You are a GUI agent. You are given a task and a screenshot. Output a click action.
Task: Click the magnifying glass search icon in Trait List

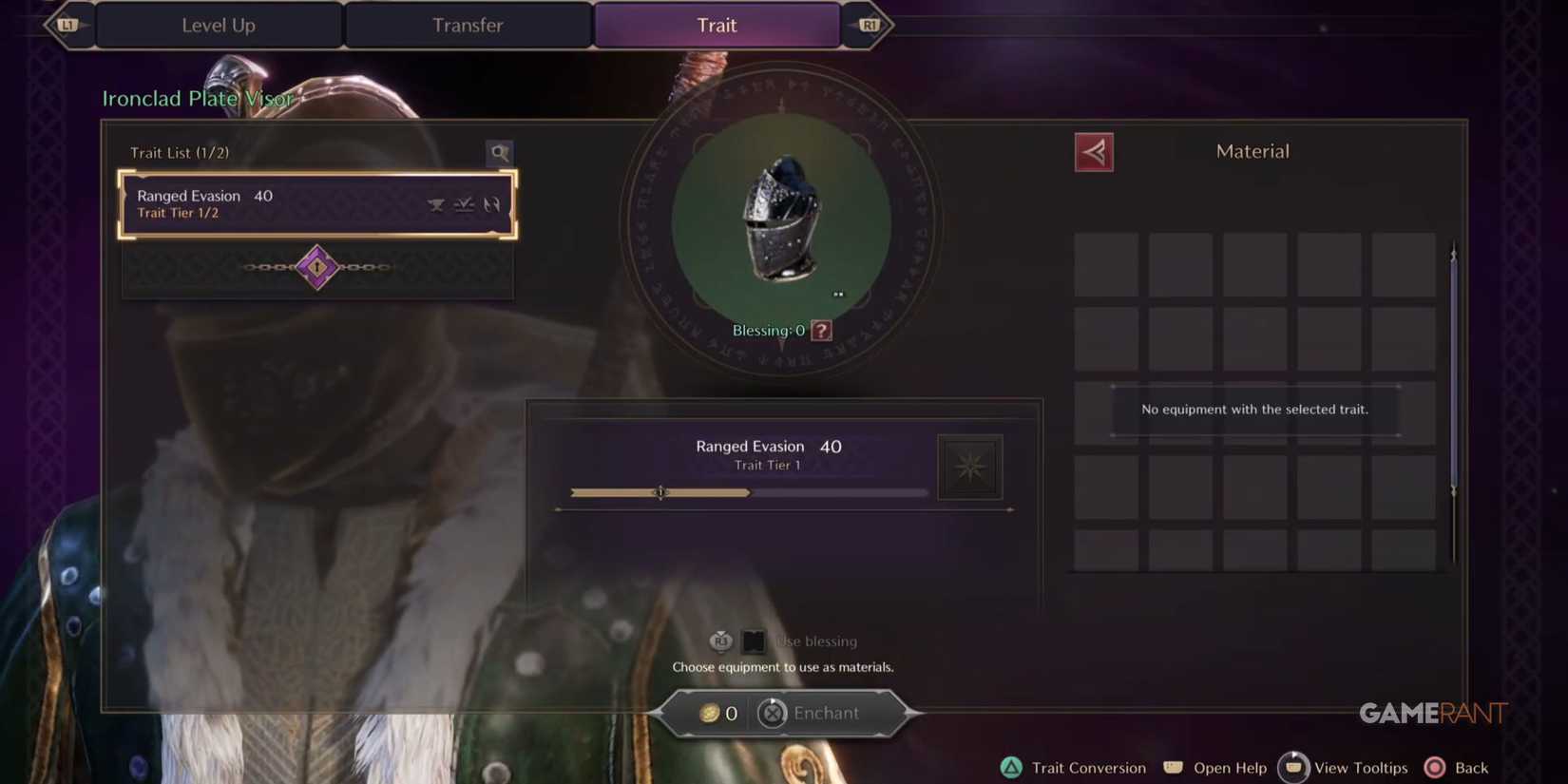(x=499, y=152)
